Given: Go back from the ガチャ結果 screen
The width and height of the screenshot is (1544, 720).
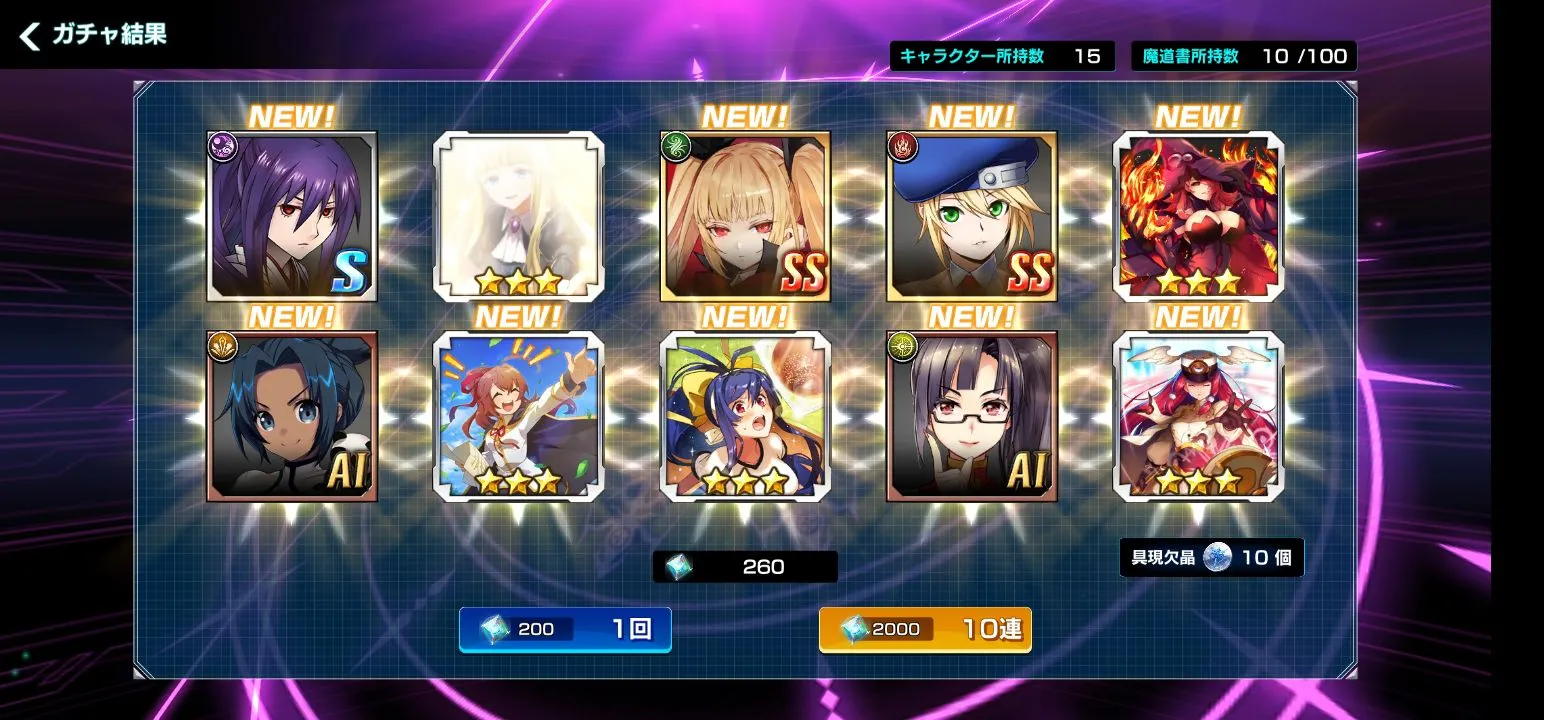Looking at the screenshot, I should (x=31, y=37).
